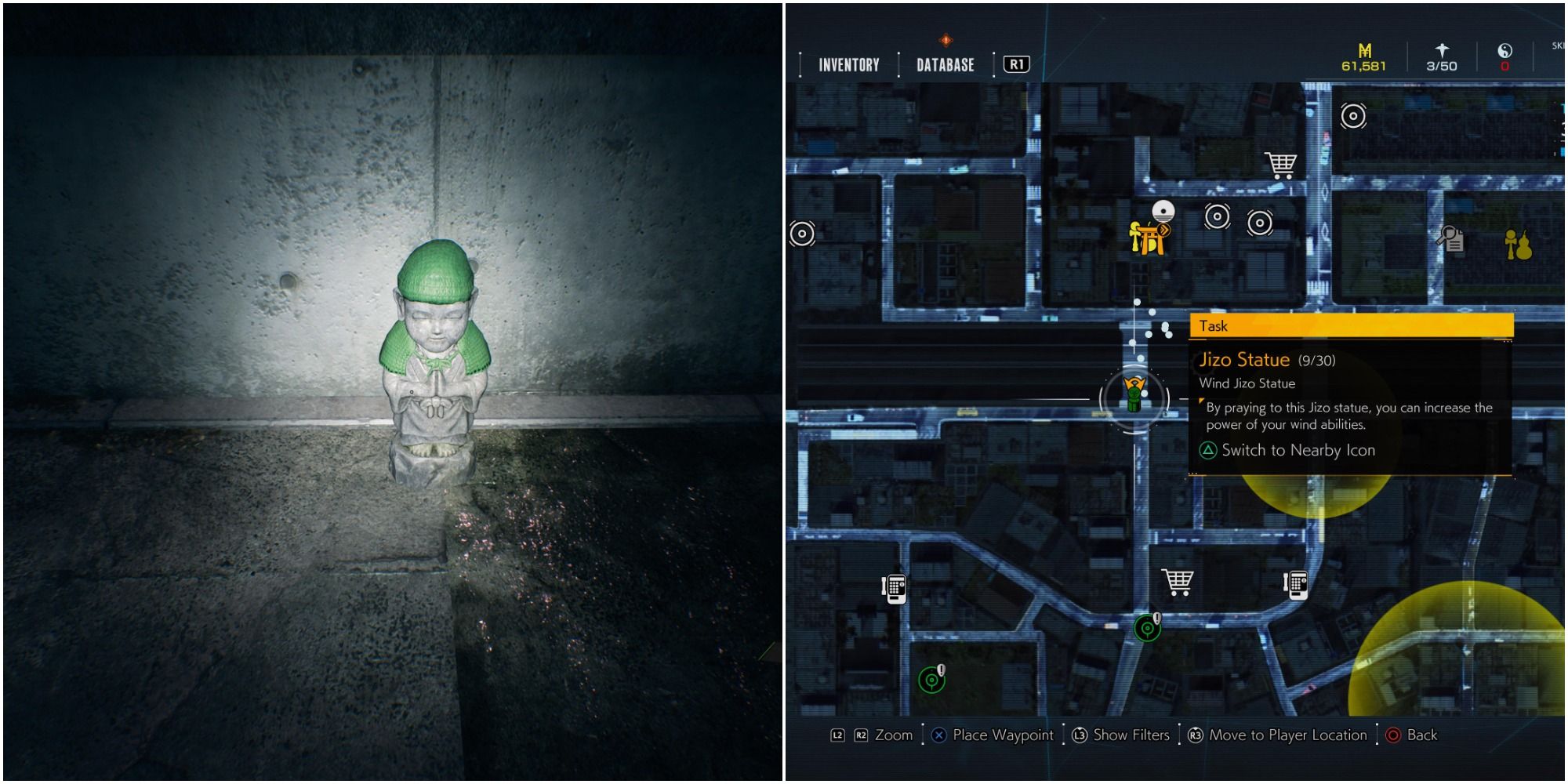Open the music record collectible icon above the shrine
Viewport: 1568px width, 784px height.
tap(1163, 212)
